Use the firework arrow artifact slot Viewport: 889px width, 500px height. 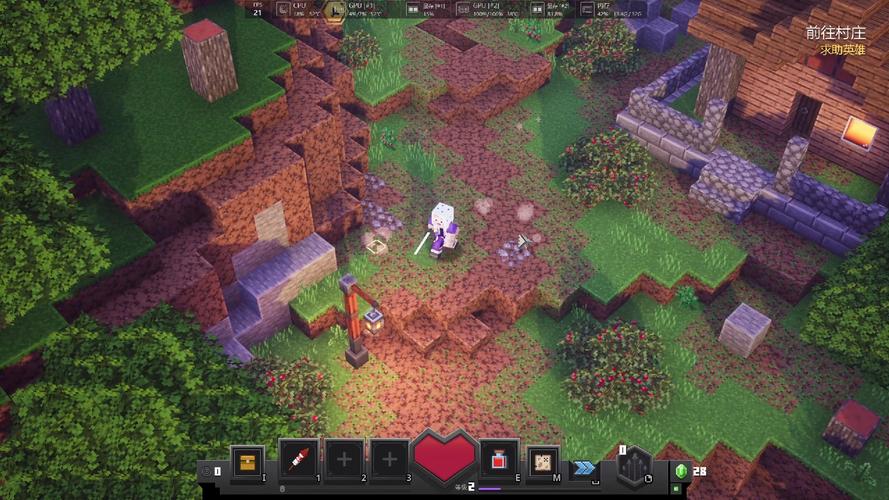coord(298,461)
